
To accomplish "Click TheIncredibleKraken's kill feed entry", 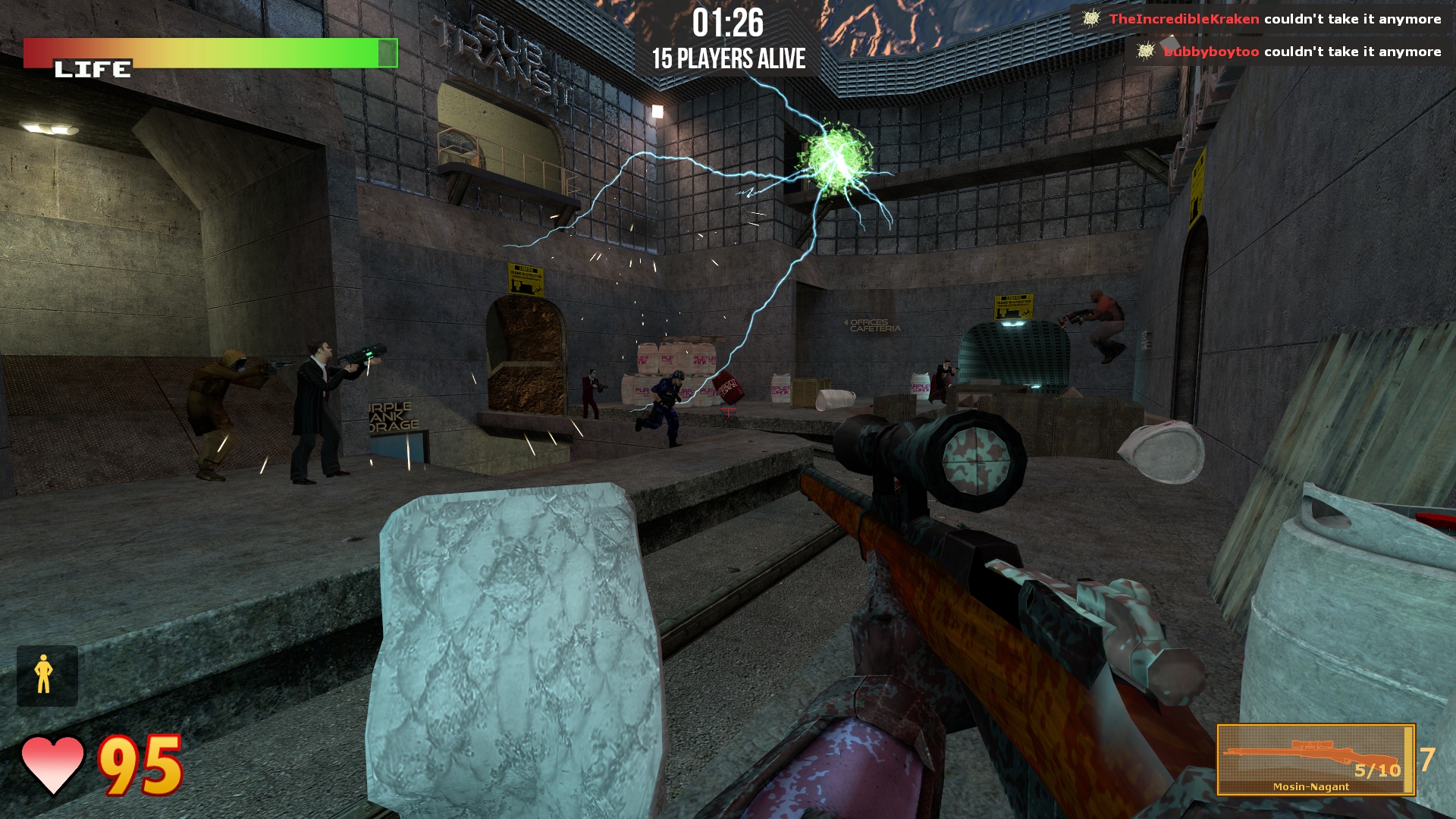I will pos(1265,19).
